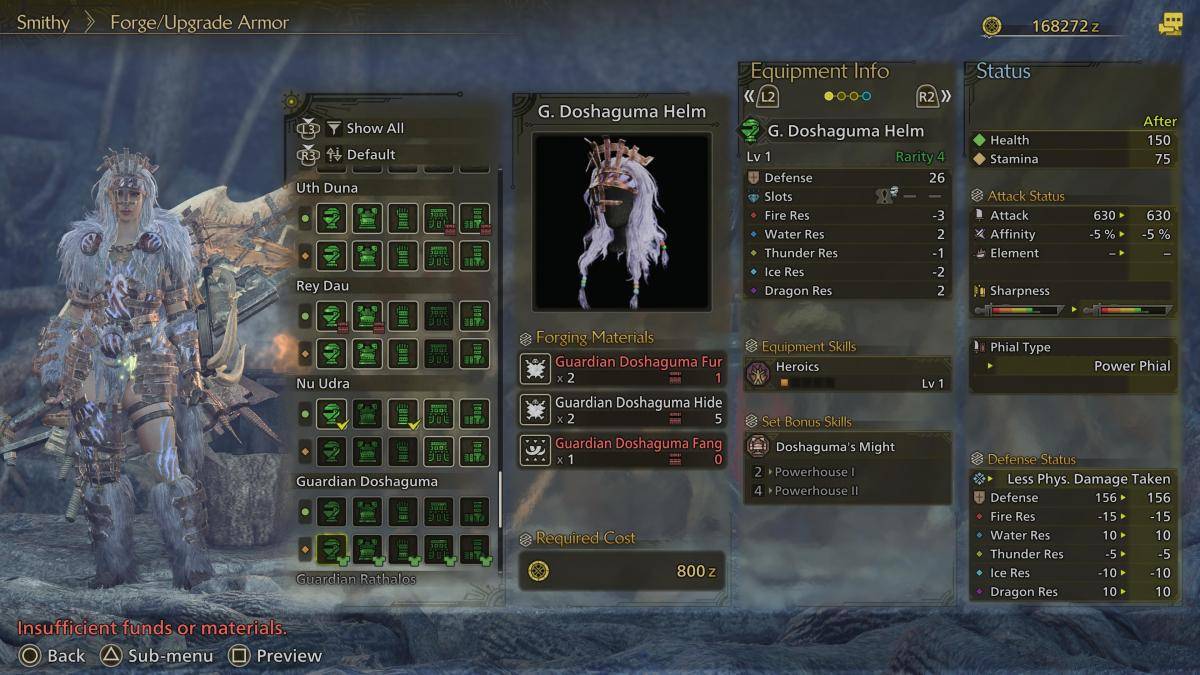This screenshot has width=1200, height=675.
Task: Choose the check-marked Nu Udra helm
Action: tap(332, 414)
